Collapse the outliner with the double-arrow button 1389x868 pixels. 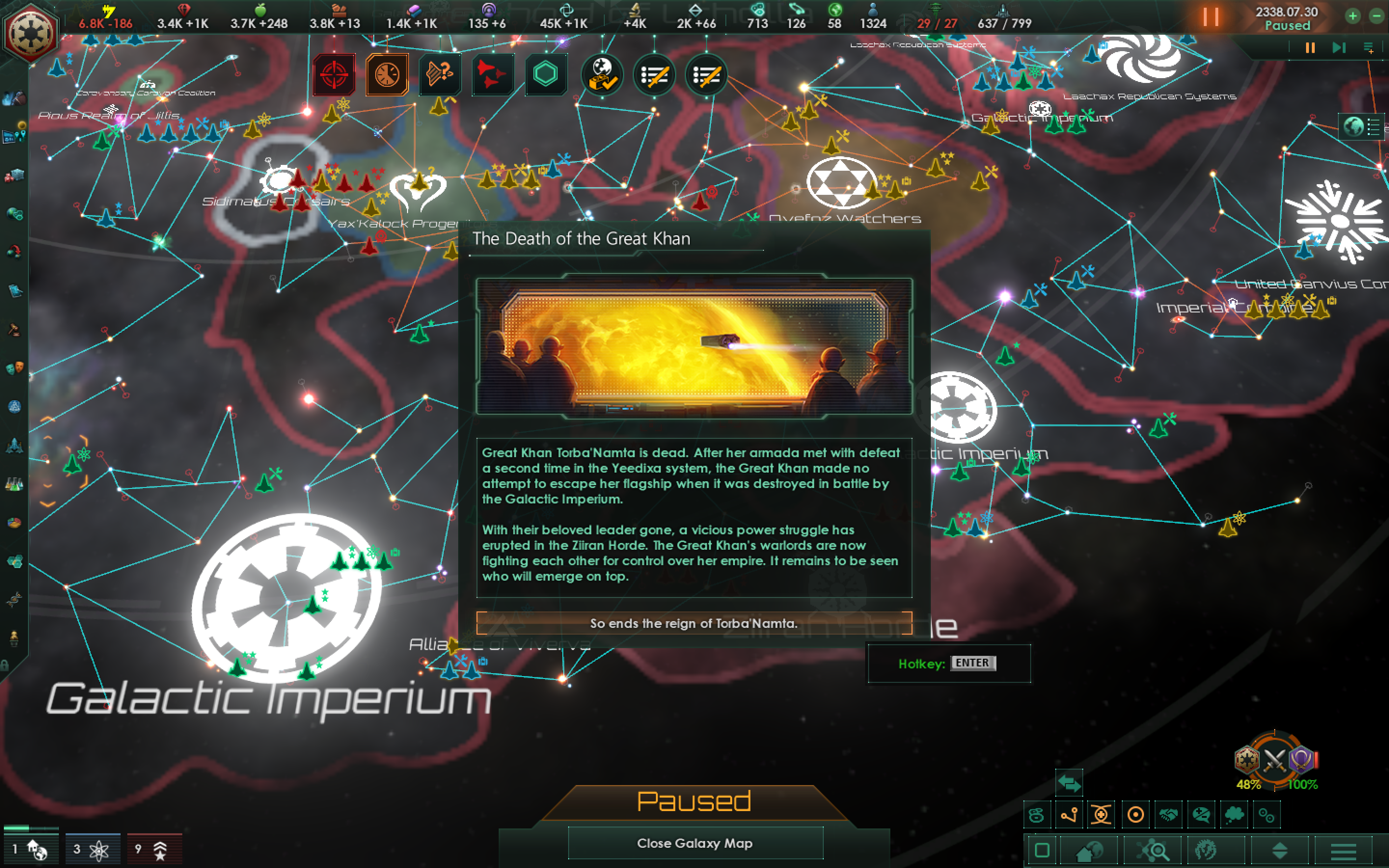tap(1069, 784)
